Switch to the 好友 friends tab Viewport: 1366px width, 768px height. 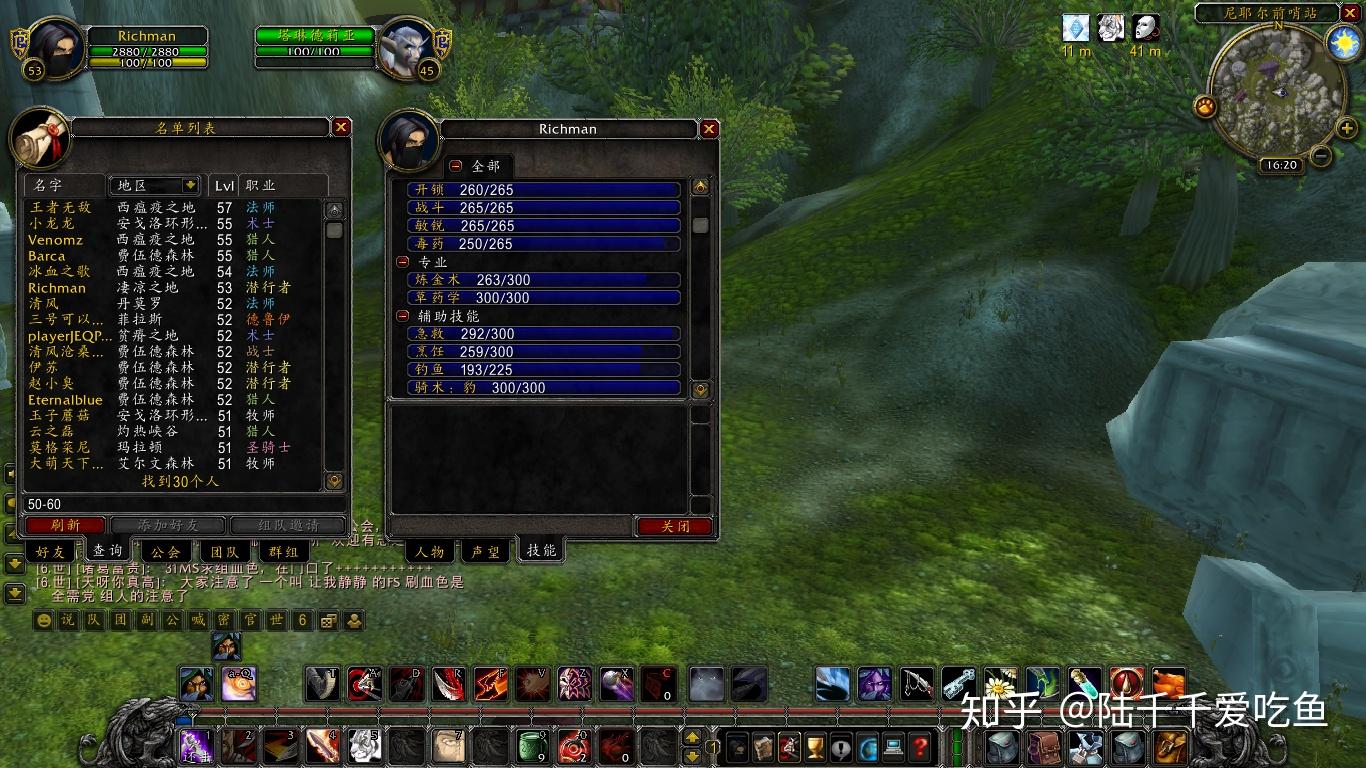[x=50, y=551]
